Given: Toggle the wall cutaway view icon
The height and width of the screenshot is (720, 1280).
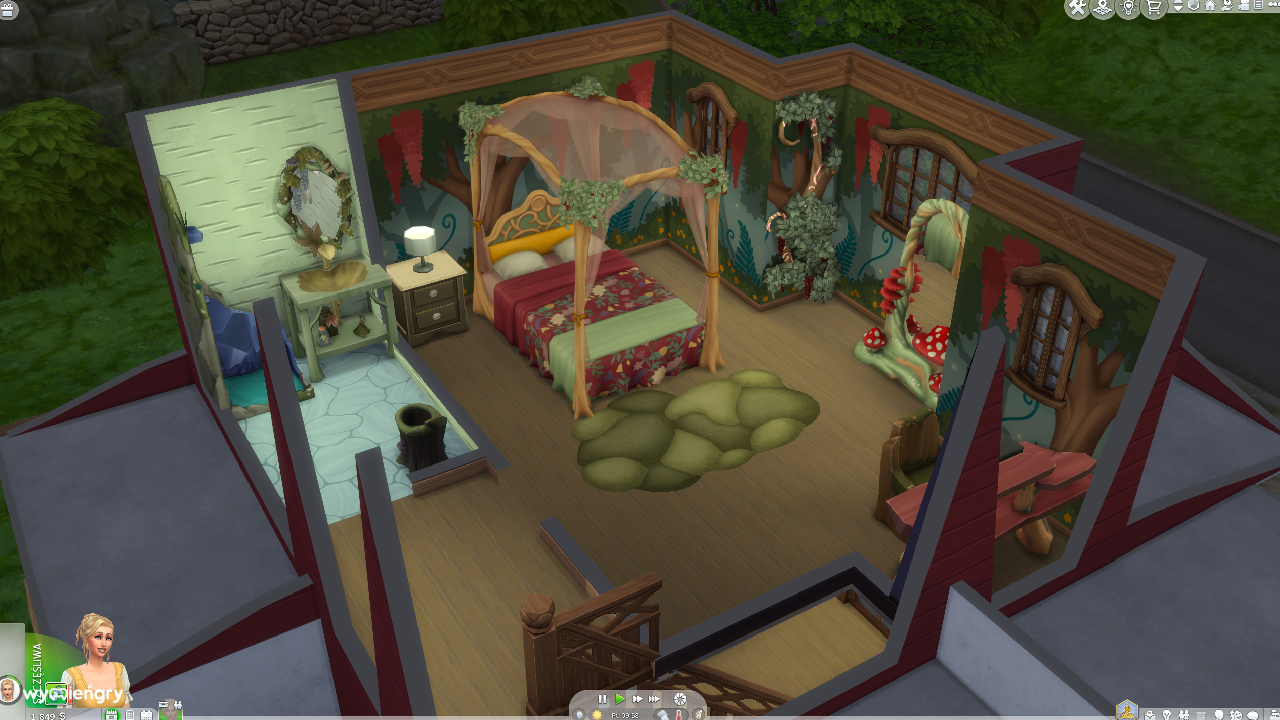Looking at the screenshot, I should click(x=1192, y=7).
